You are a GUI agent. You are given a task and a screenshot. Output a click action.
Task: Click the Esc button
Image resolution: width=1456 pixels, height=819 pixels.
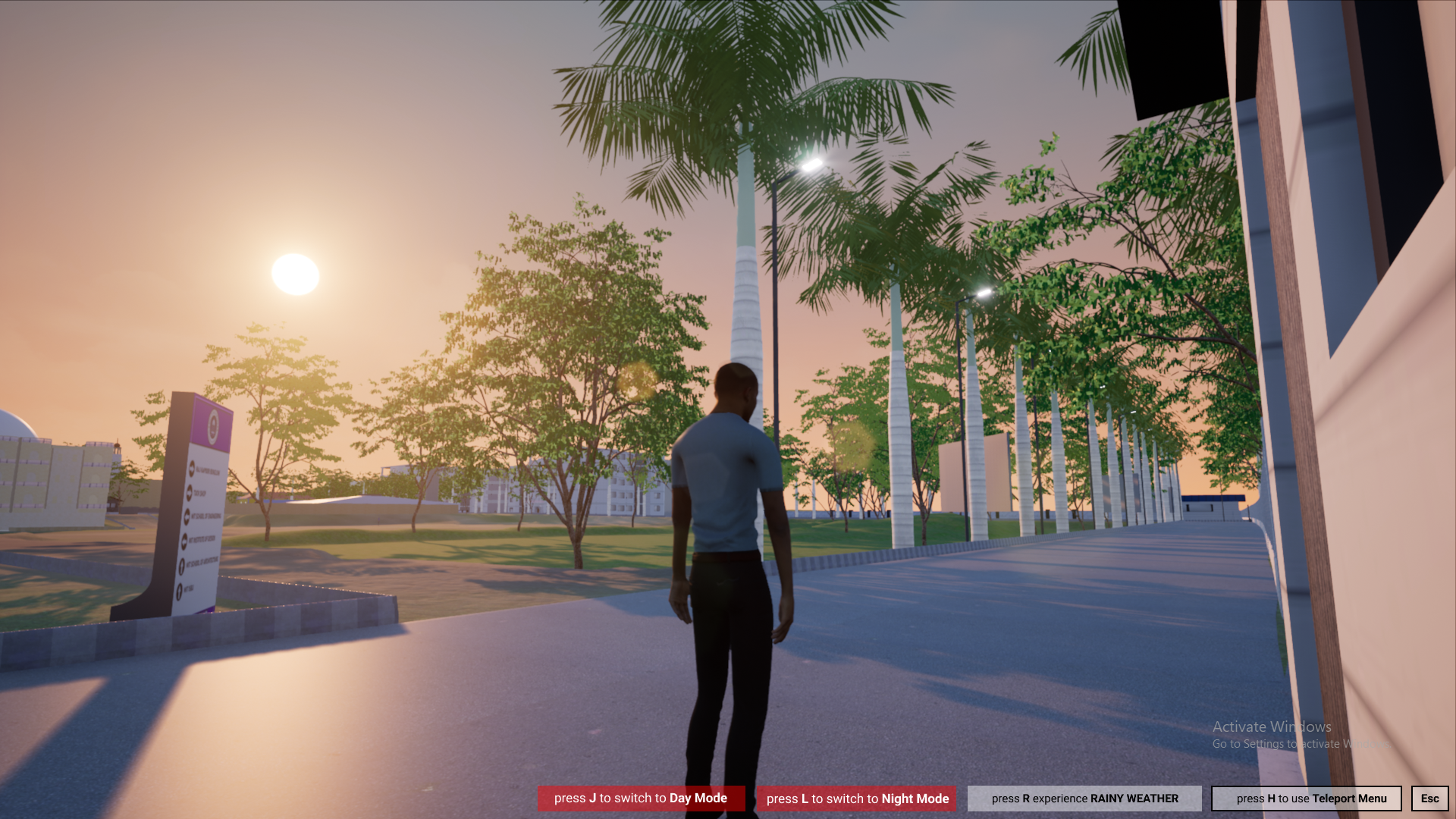(1429, 799)
